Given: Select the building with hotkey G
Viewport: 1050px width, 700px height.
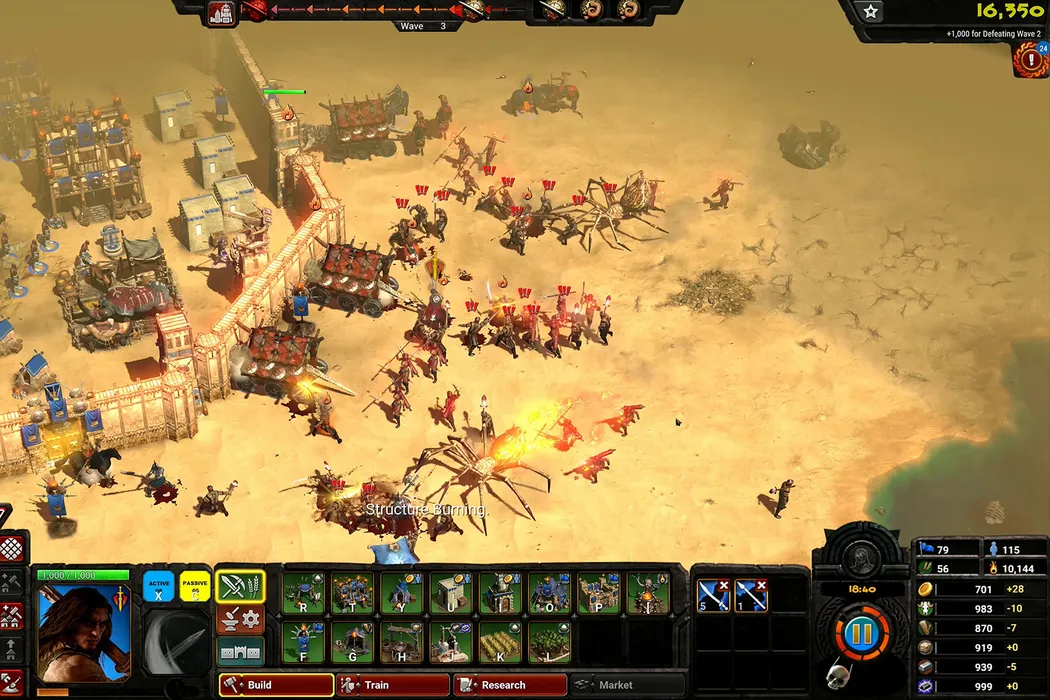Looking at the screenshot, I should point(352,642).
